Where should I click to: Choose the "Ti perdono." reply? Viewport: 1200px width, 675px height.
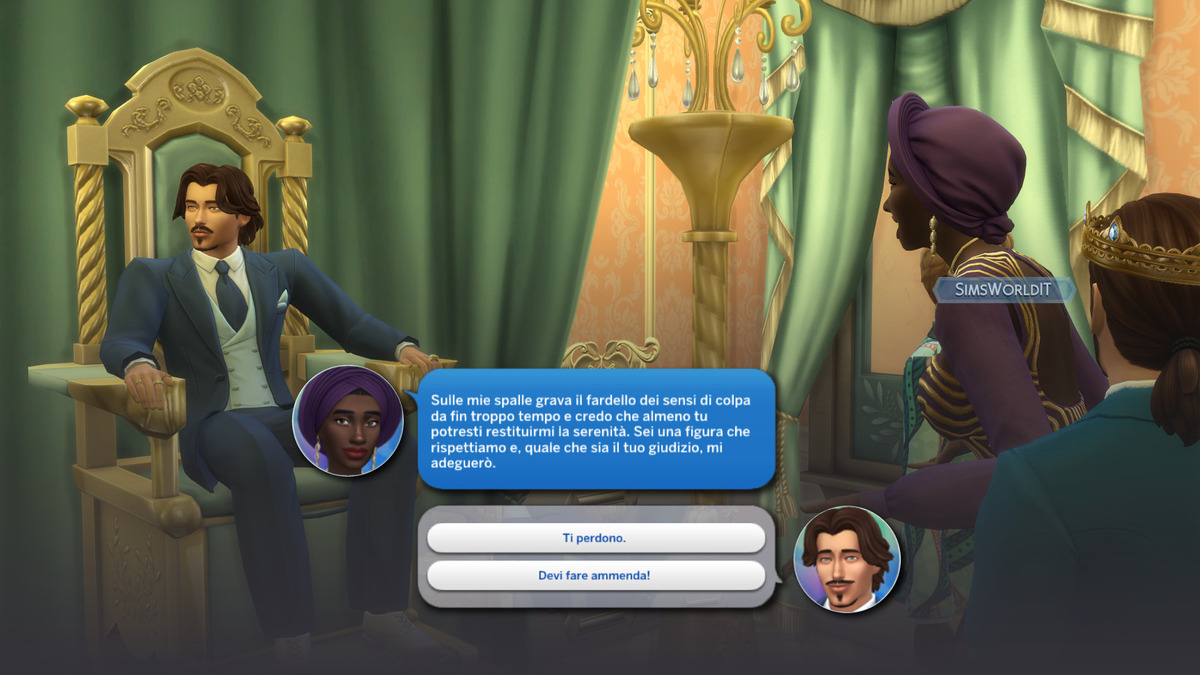coord(595,538)
